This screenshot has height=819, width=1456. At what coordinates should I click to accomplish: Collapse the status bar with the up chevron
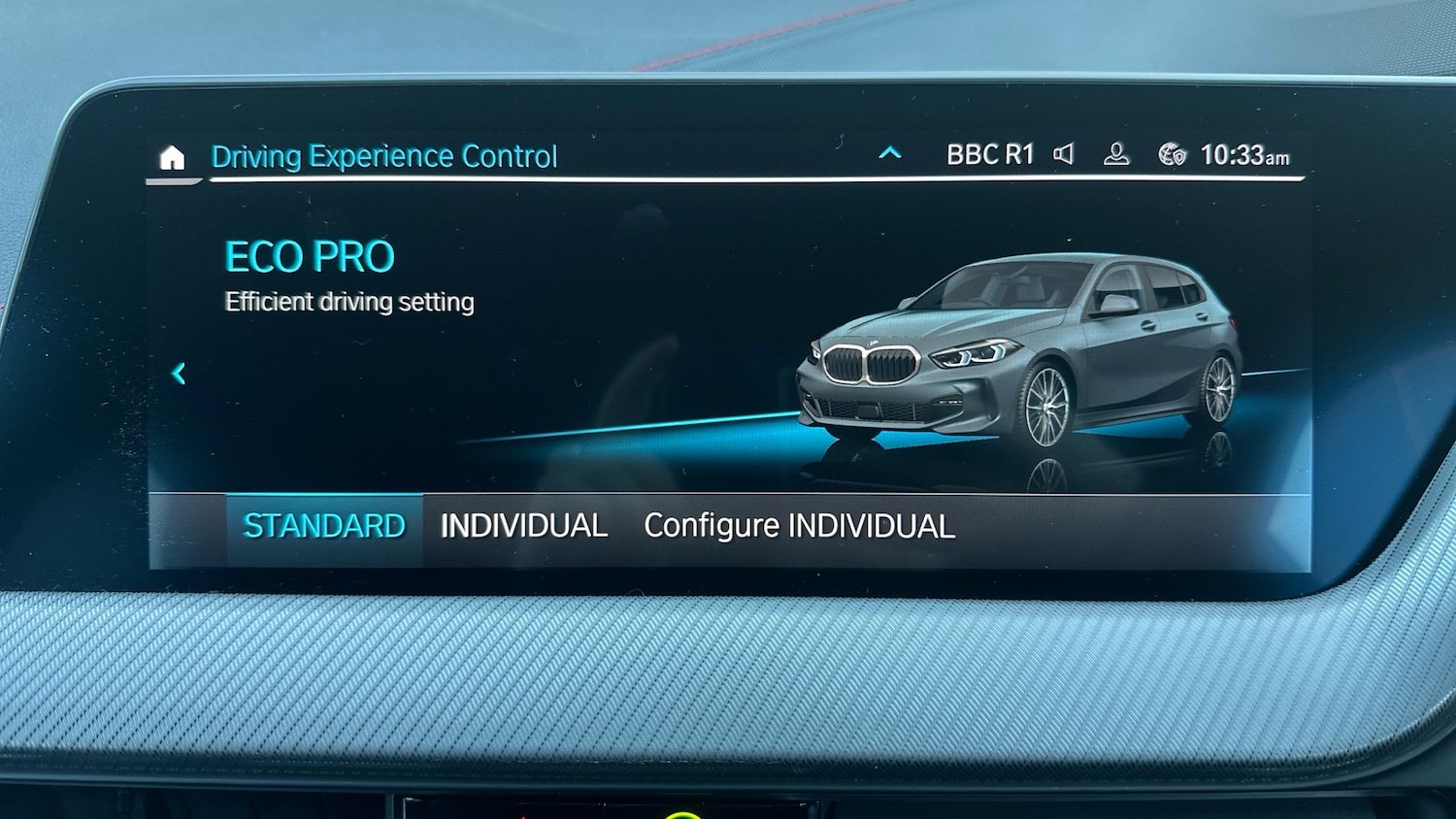[x=888, y=152]
